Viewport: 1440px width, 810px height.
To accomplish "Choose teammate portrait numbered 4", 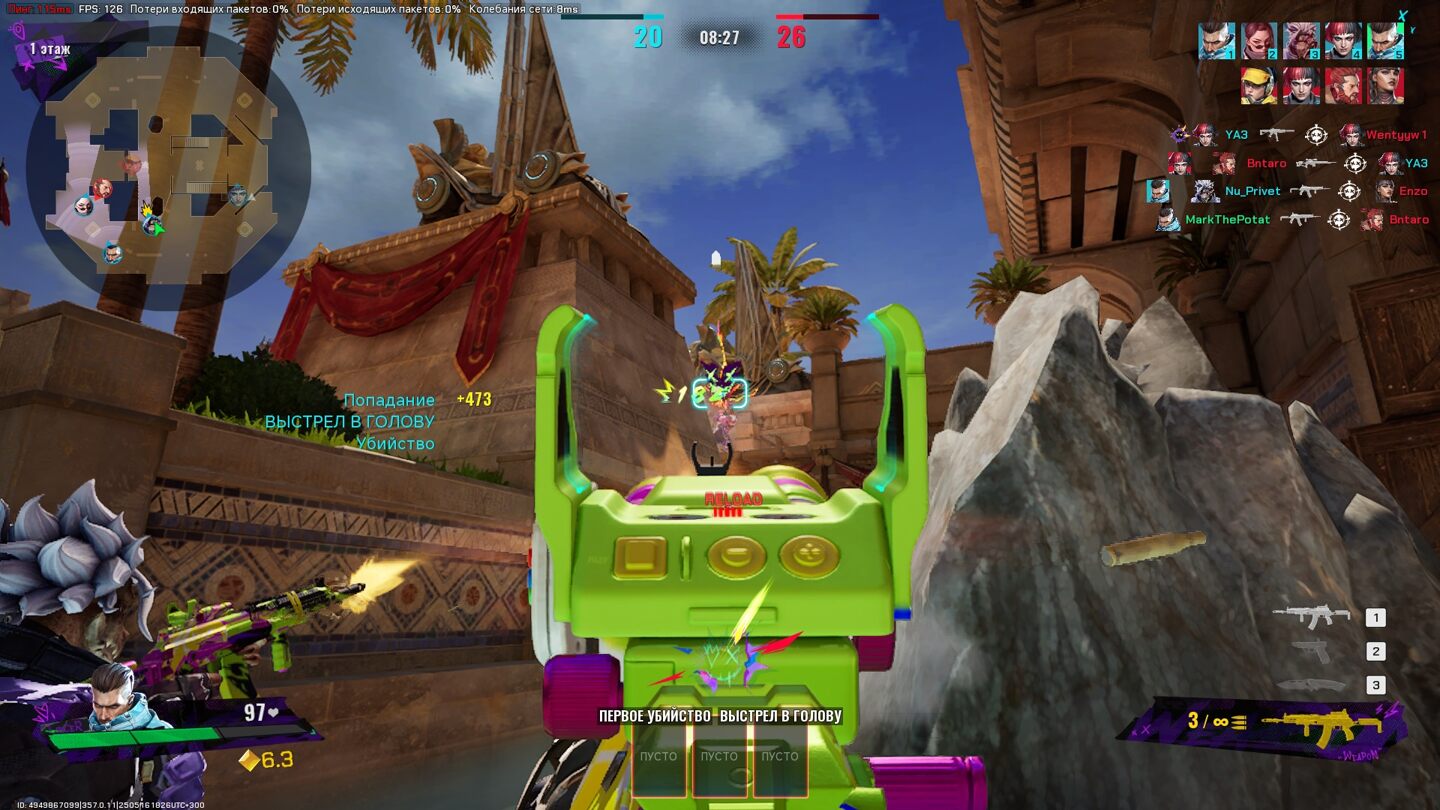I will coord(1343,41).
